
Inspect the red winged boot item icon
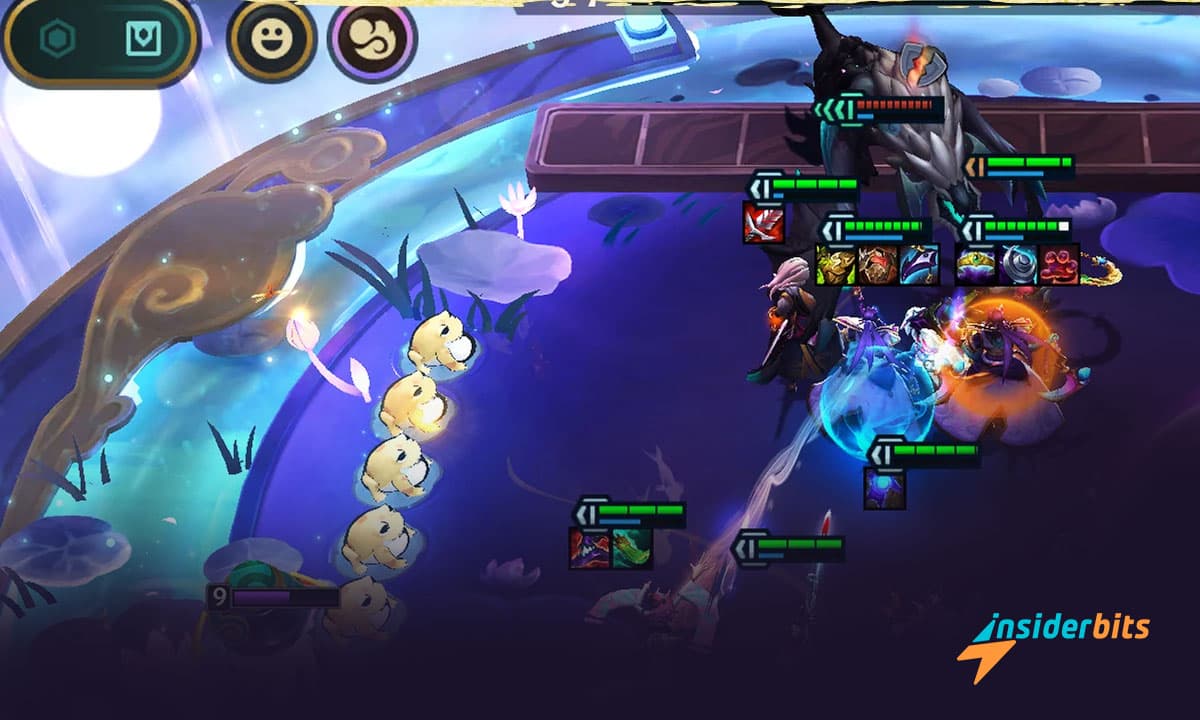coord(763,222)
